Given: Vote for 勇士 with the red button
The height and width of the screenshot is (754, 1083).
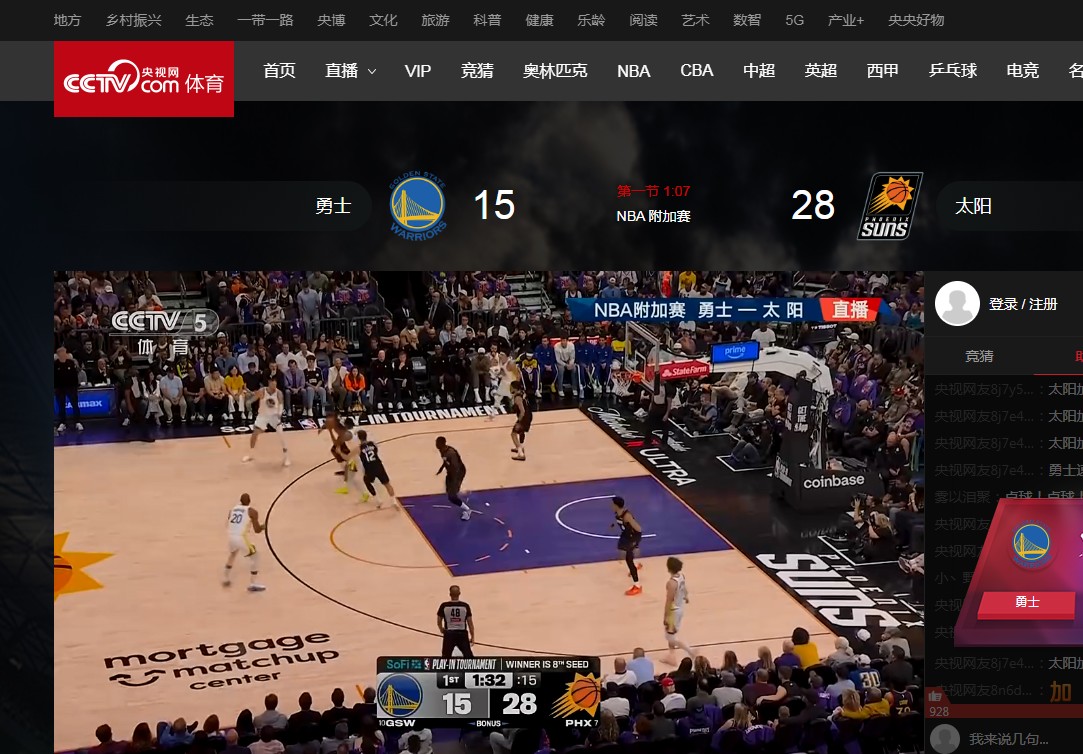Looking at the screenshot, I should click(x=1027, y=602).
